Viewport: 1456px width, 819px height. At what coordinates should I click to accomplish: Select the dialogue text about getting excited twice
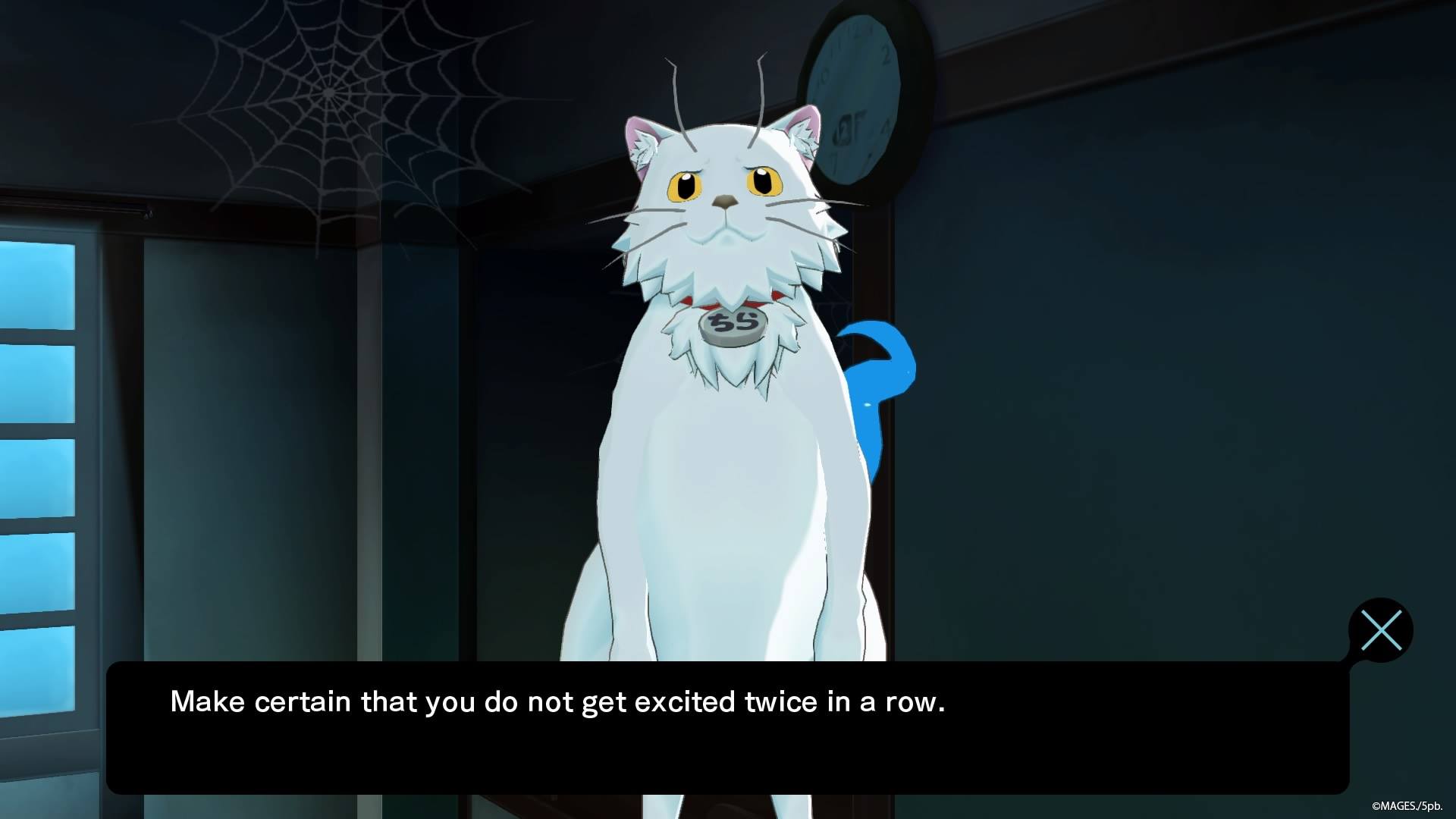[557, 701]
